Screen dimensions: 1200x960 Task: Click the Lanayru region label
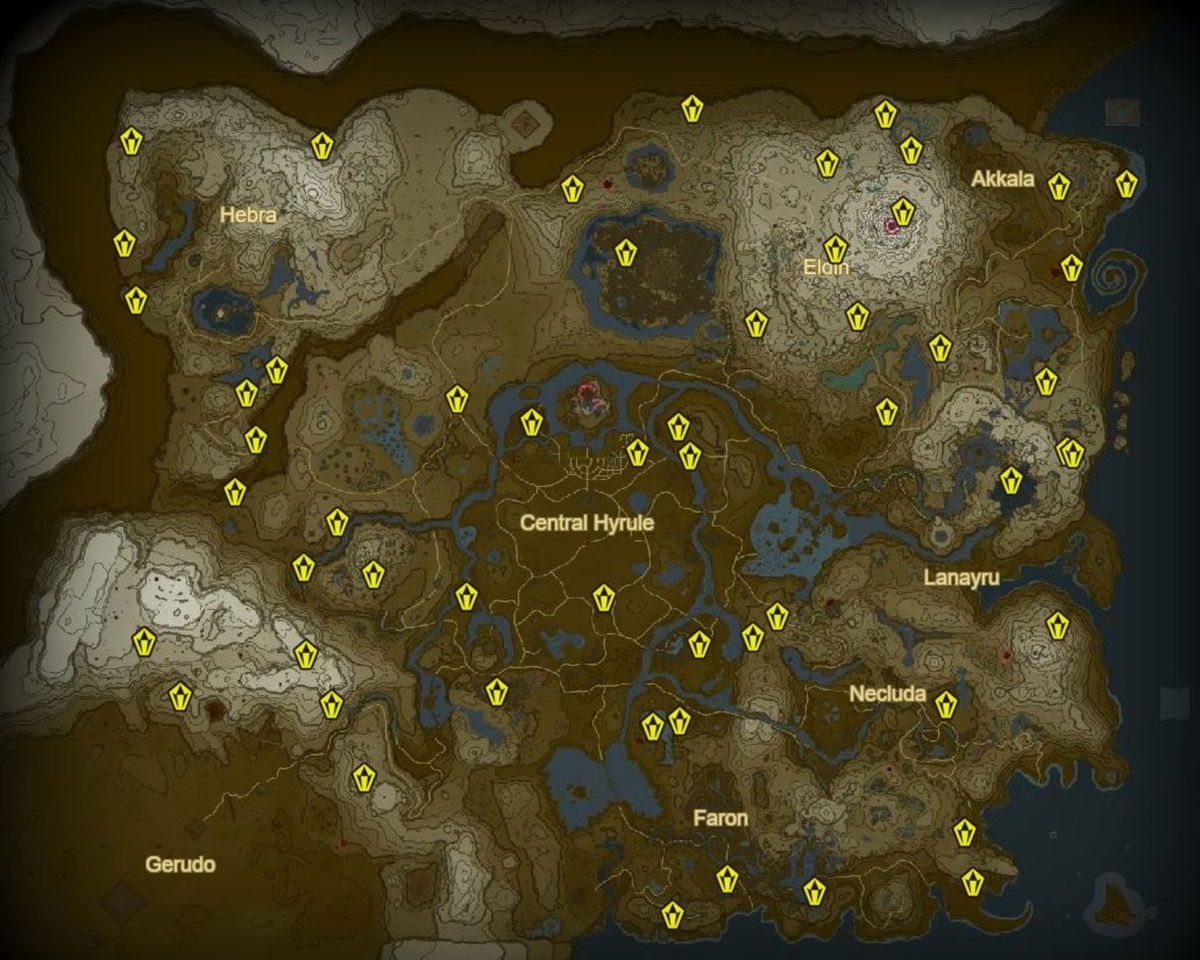(x=961, y=578)
